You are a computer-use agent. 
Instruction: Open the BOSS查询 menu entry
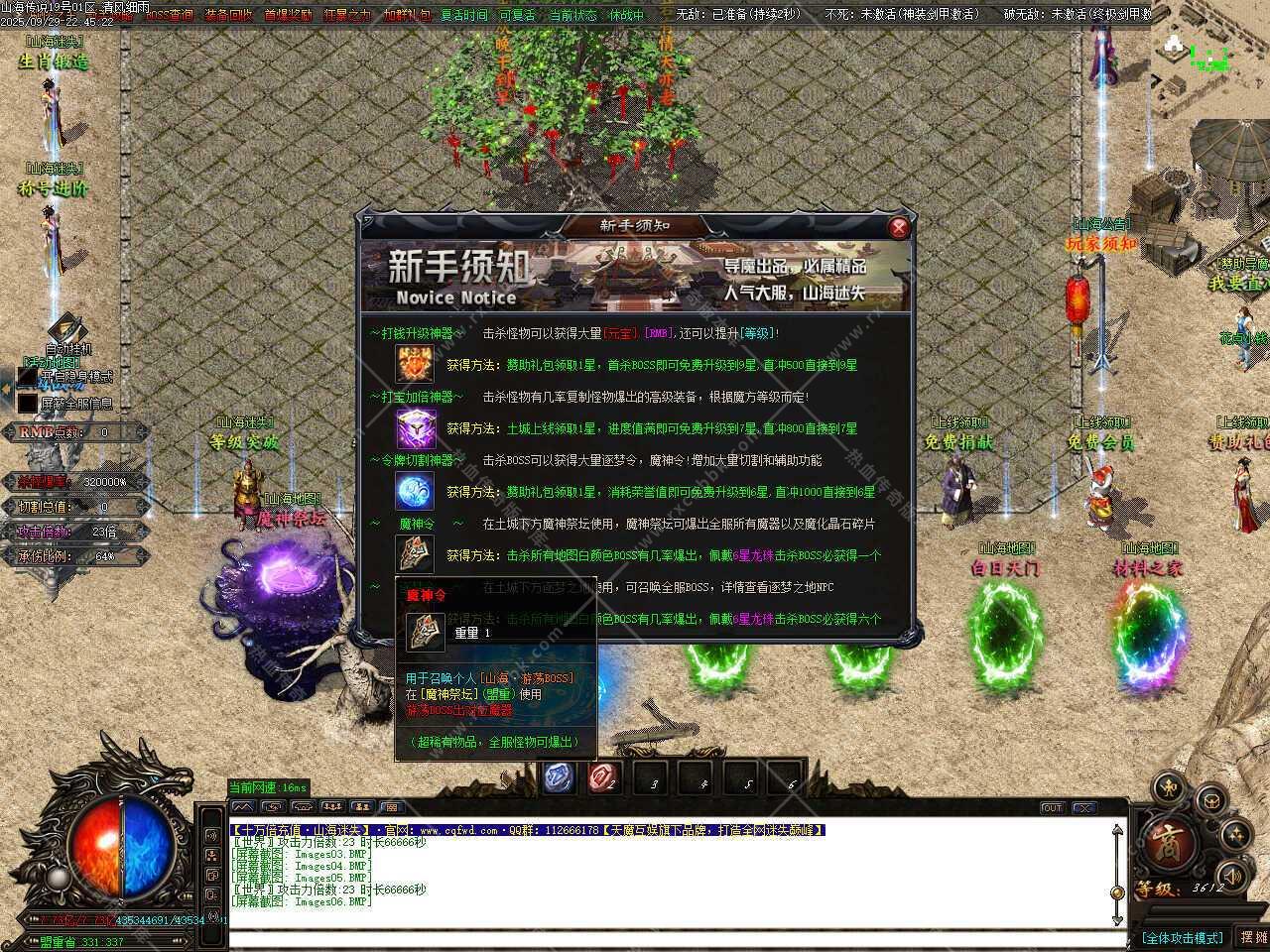point(170,15)
